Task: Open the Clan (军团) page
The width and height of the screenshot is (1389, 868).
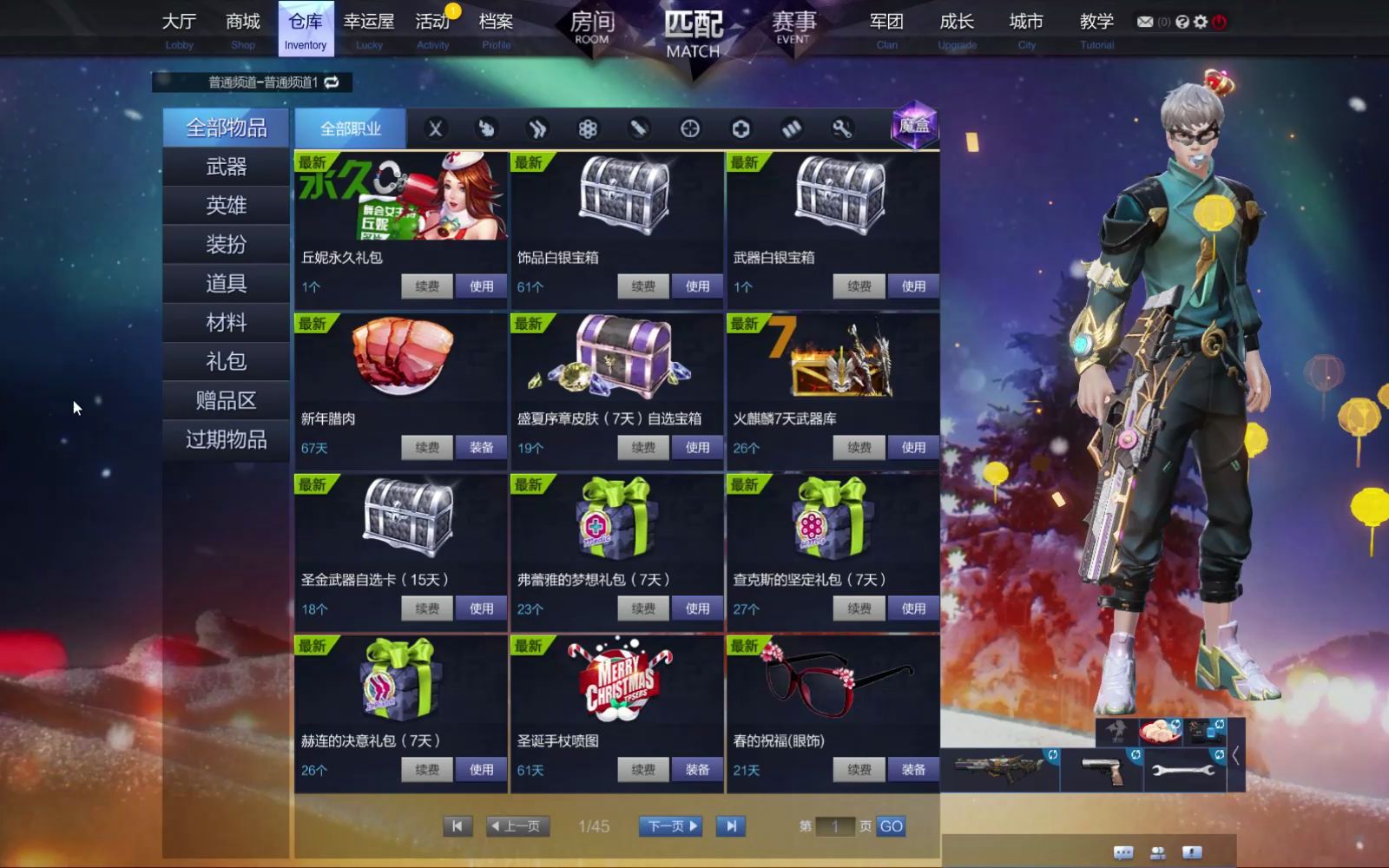Action: pos(886,29)
